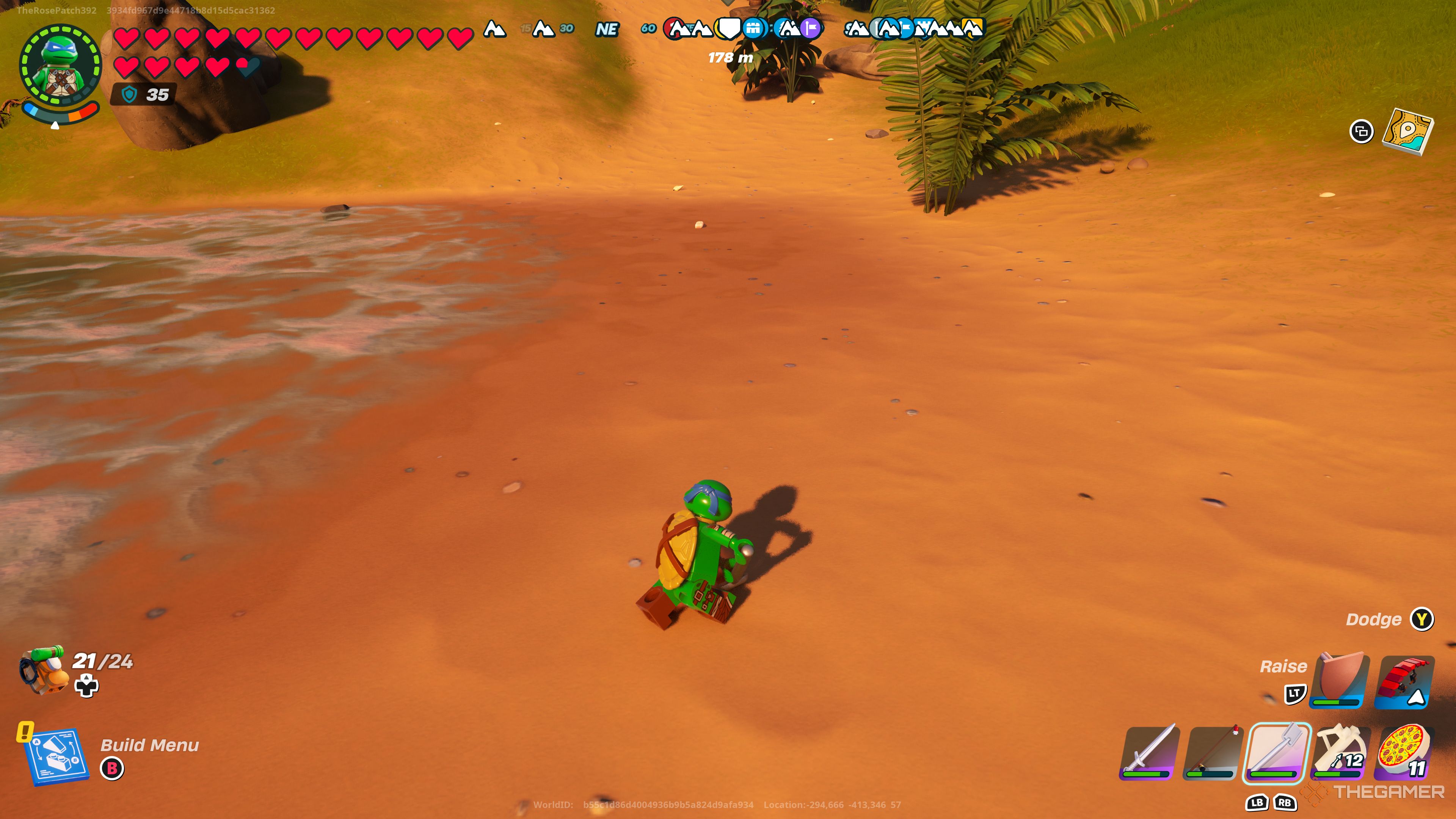Toggle the screenshot capture icon near the minimap
This screenshot has width=1456, height=819.
(1362, 132)
